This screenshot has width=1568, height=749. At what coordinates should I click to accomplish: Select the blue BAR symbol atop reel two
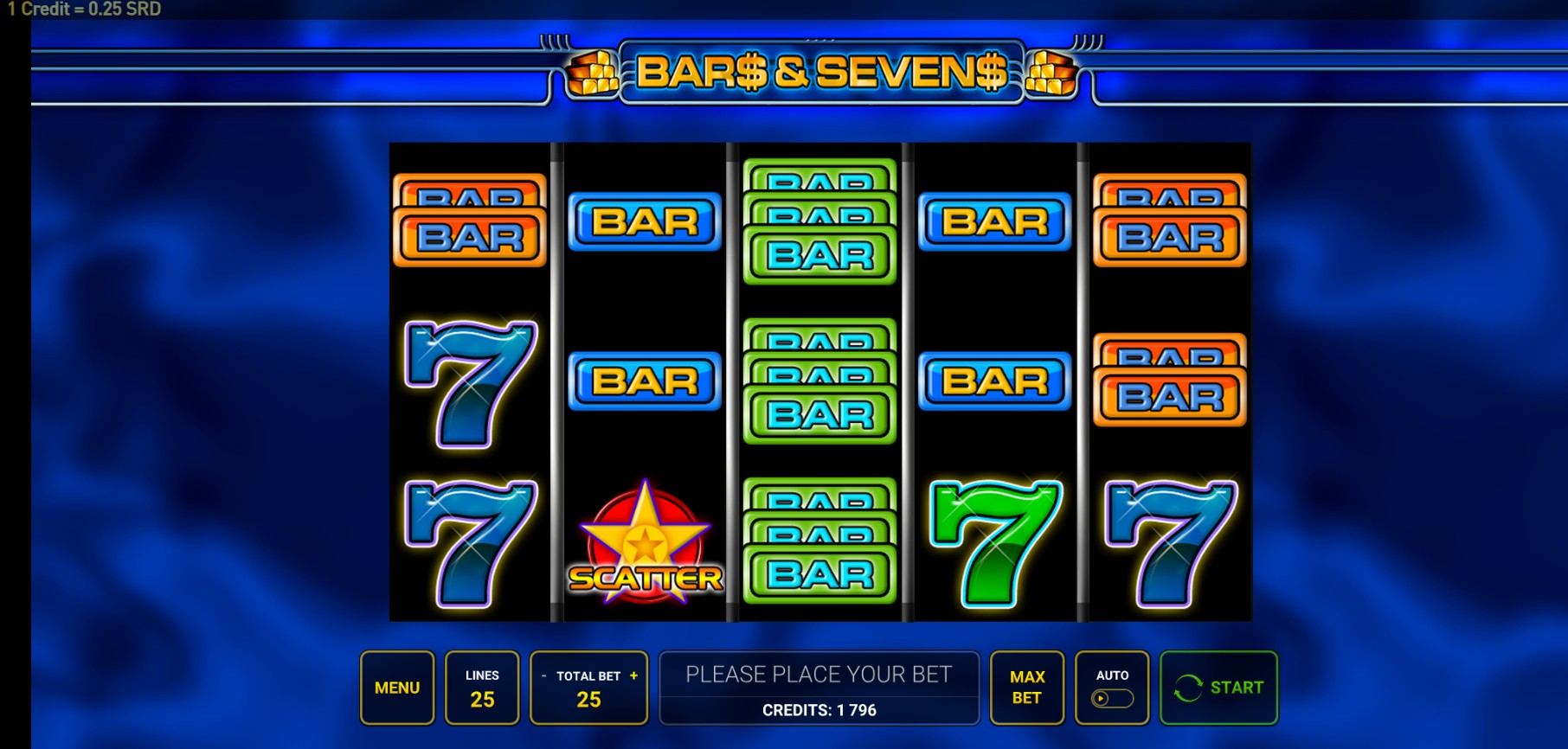point(644,221)
